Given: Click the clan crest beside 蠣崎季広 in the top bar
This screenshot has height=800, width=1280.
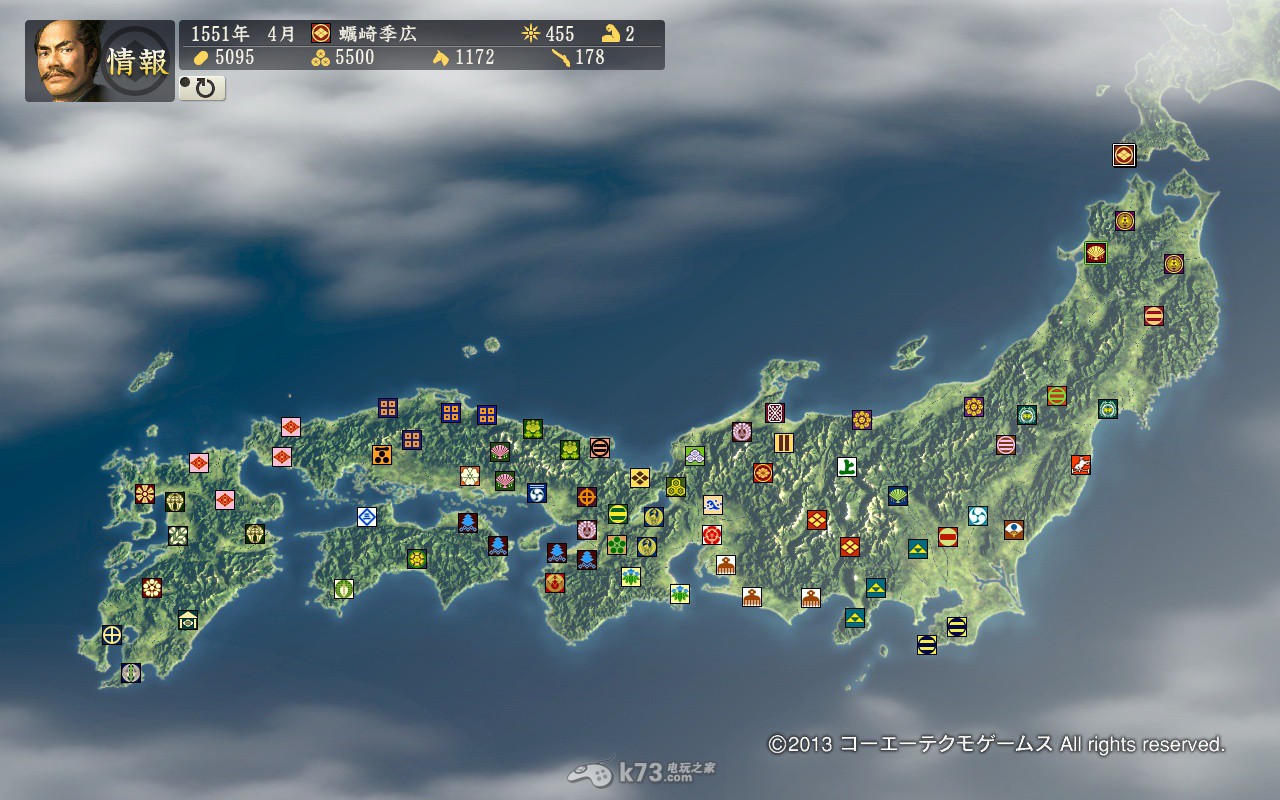Looking at the screenshot, I should (x=320, y=32).
